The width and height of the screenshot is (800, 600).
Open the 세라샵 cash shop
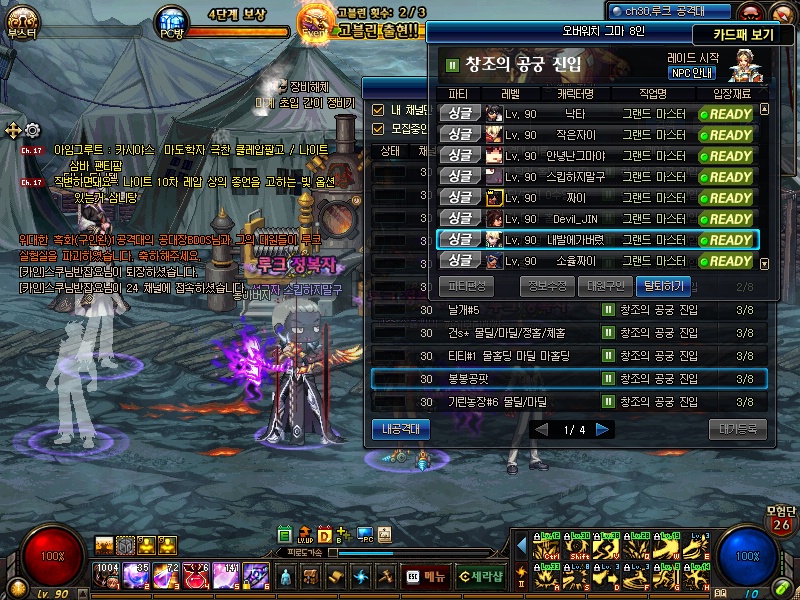481,576
